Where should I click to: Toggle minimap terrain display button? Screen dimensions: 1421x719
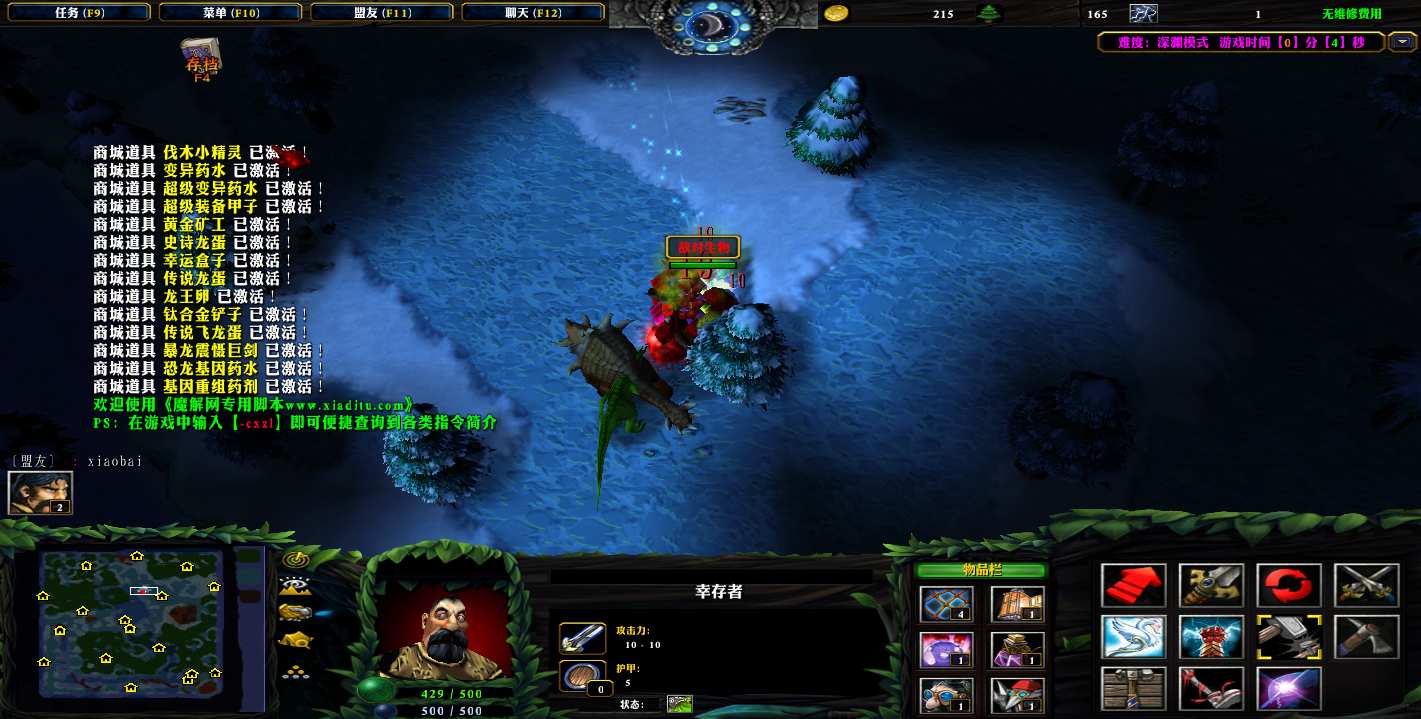click(295, 586)
